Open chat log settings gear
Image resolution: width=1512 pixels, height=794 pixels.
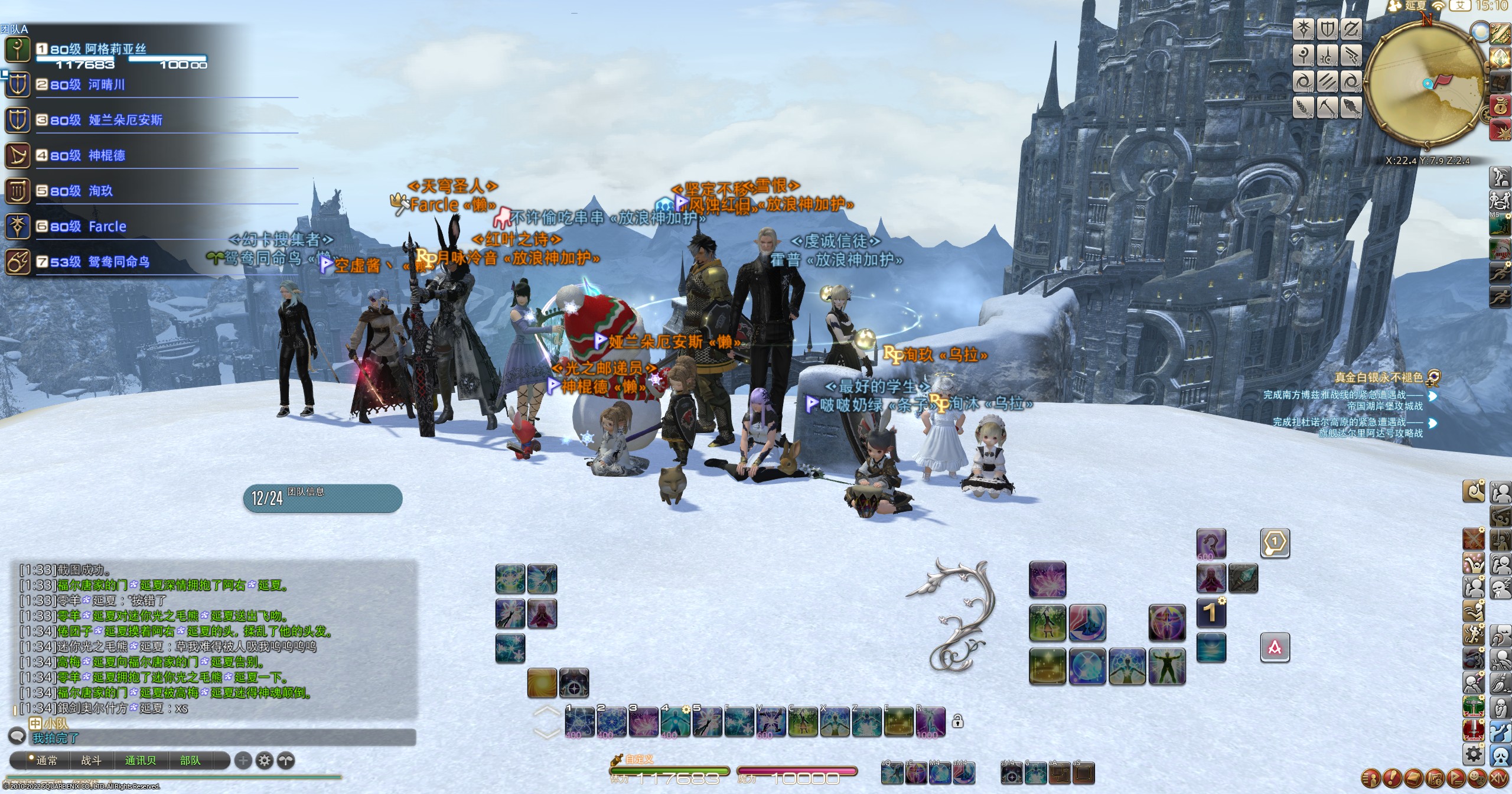click(x=265, y=761)
